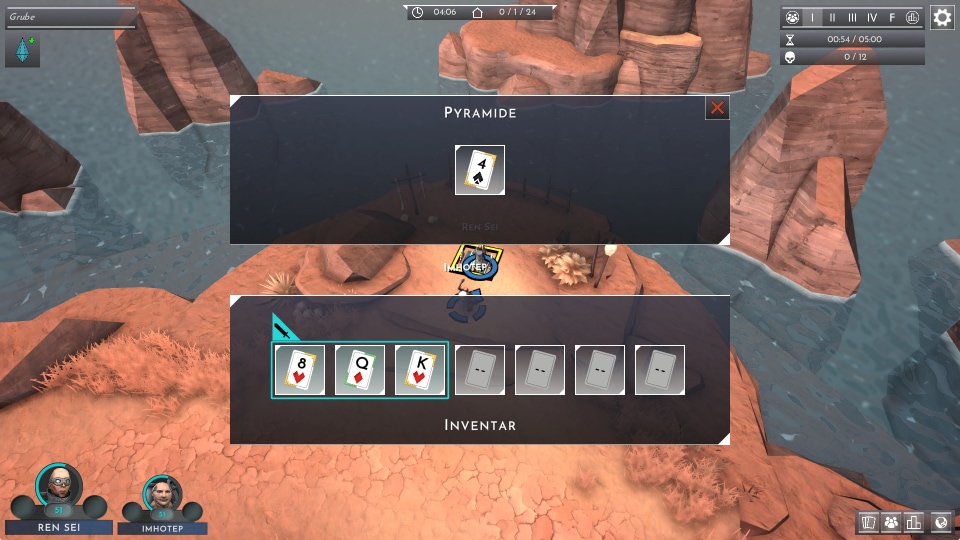Switch to round III tab
This screenshot has height=540, width=960.
click(852, 18)
